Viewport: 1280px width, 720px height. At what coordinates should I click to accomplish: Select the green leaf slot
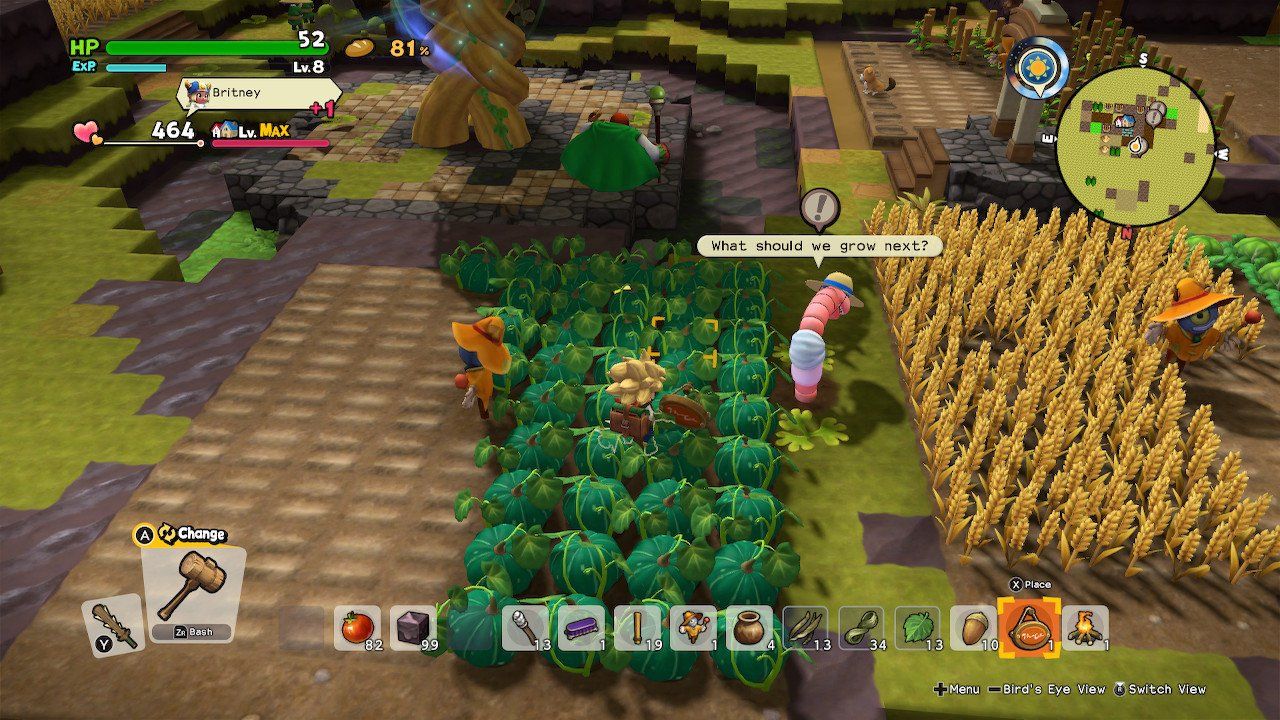tap(918, 628)
